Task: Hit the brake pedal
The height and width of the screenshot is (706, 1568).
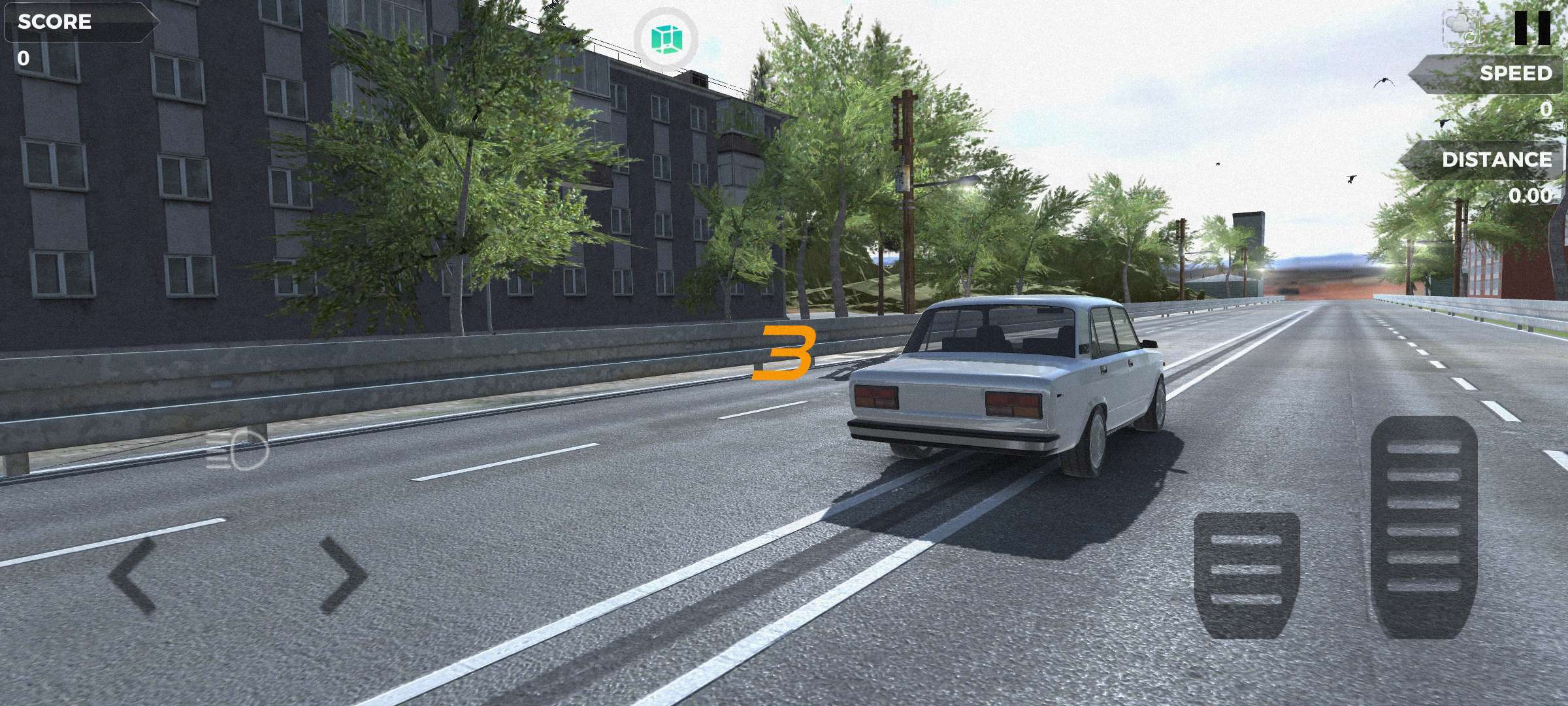Action: coord(1247,575)
